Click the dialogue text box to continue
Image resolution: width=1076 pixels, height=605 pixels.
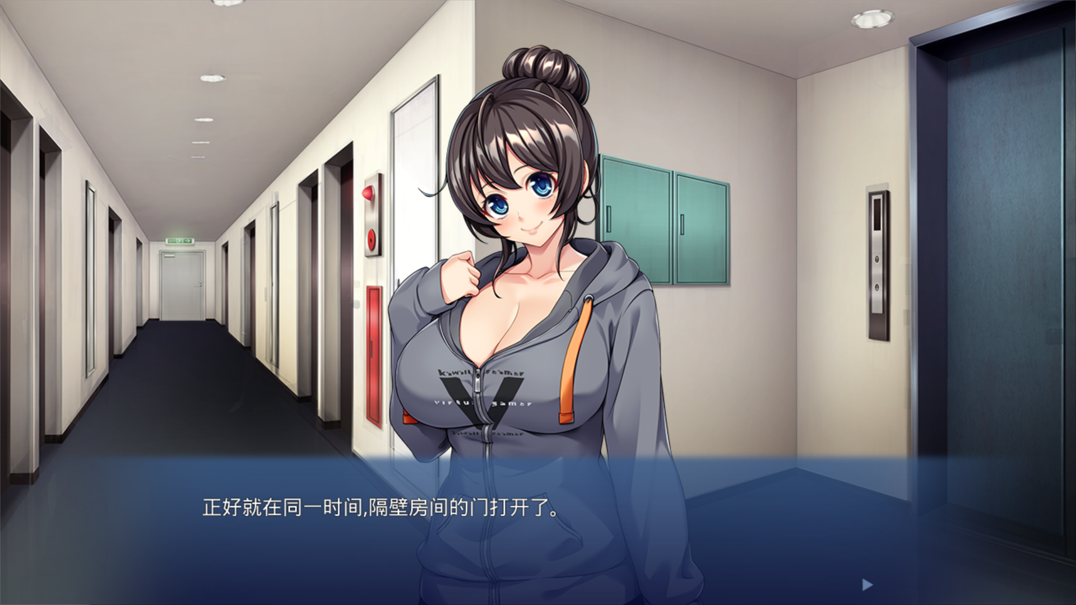[538, 530]
